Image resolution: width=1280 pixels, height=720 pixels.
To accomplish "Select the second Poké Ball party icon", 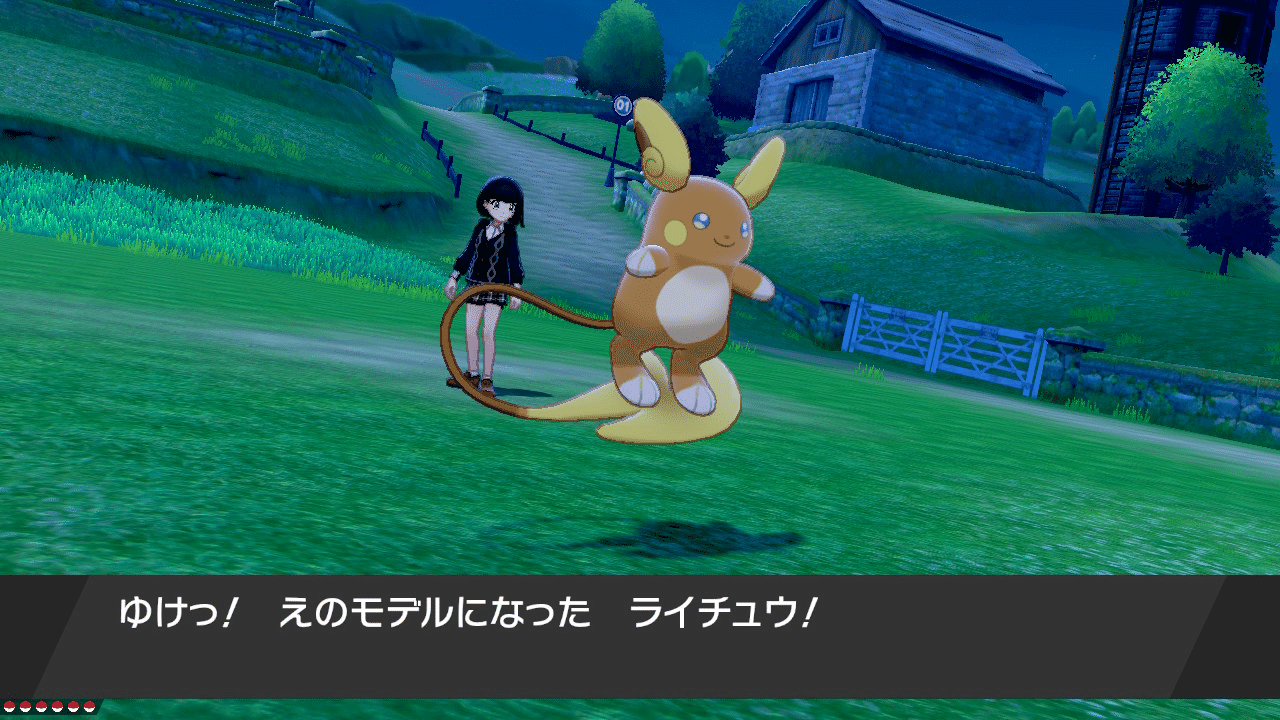I will click(x=25, y=706).
